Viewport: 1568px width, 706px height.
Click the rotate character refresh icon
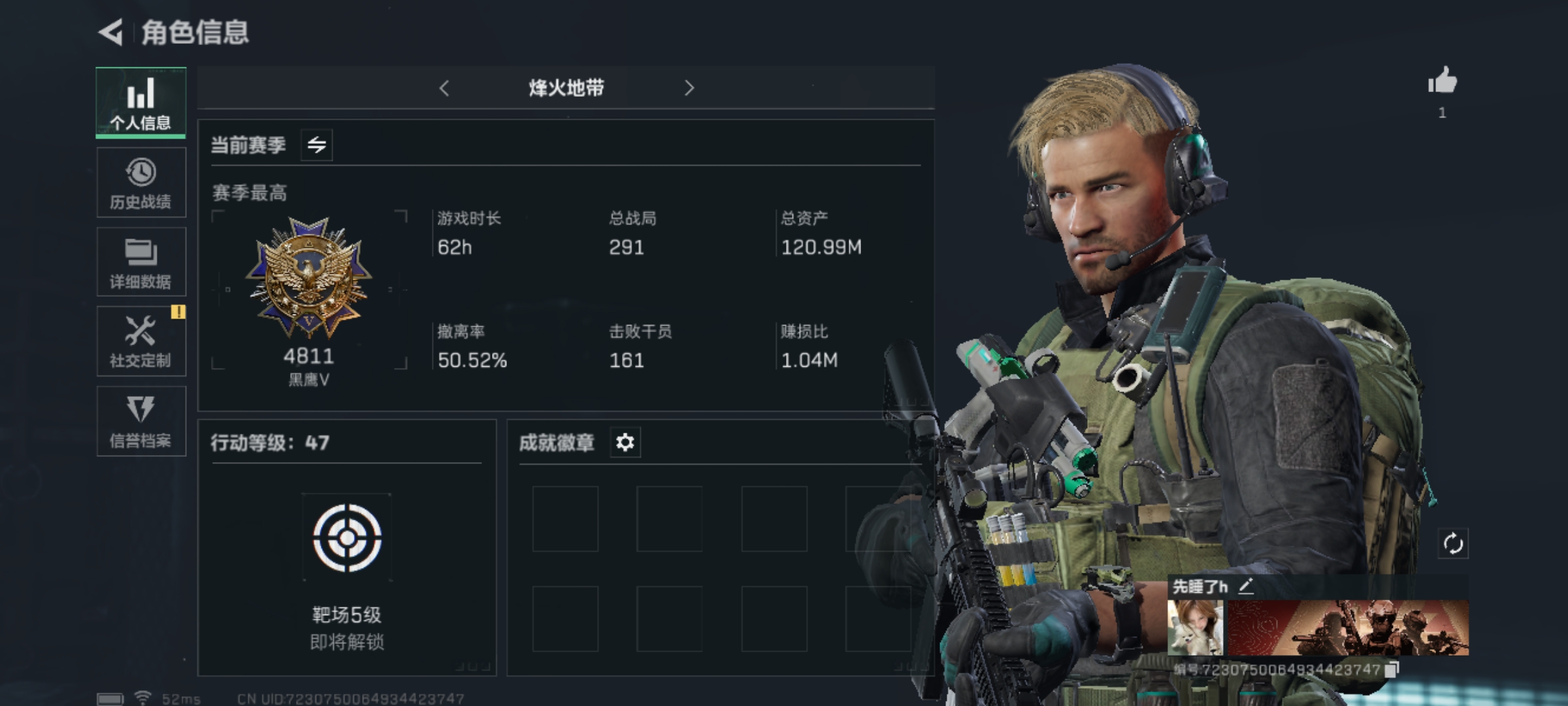[1453, 543]
